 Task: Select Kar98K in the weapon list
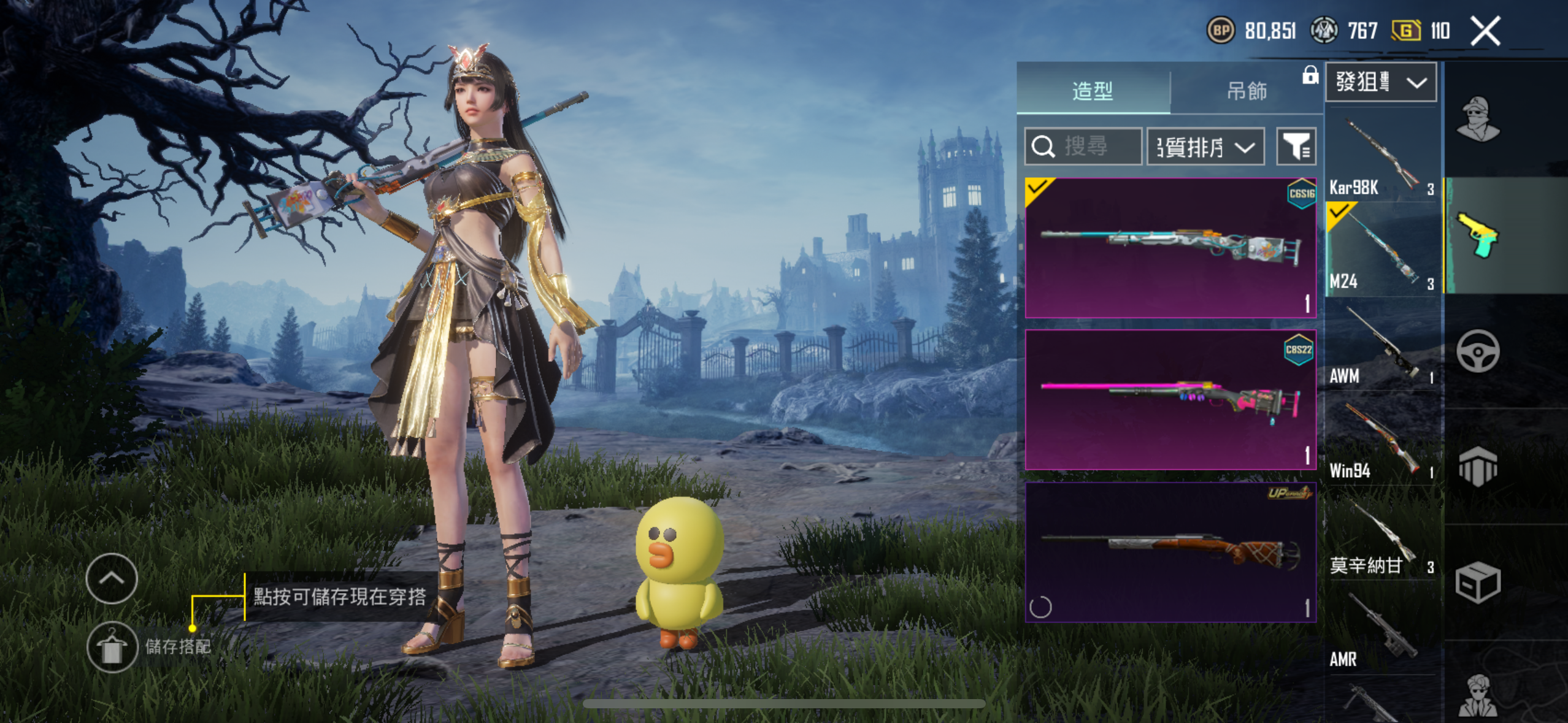pos(1382,156)
